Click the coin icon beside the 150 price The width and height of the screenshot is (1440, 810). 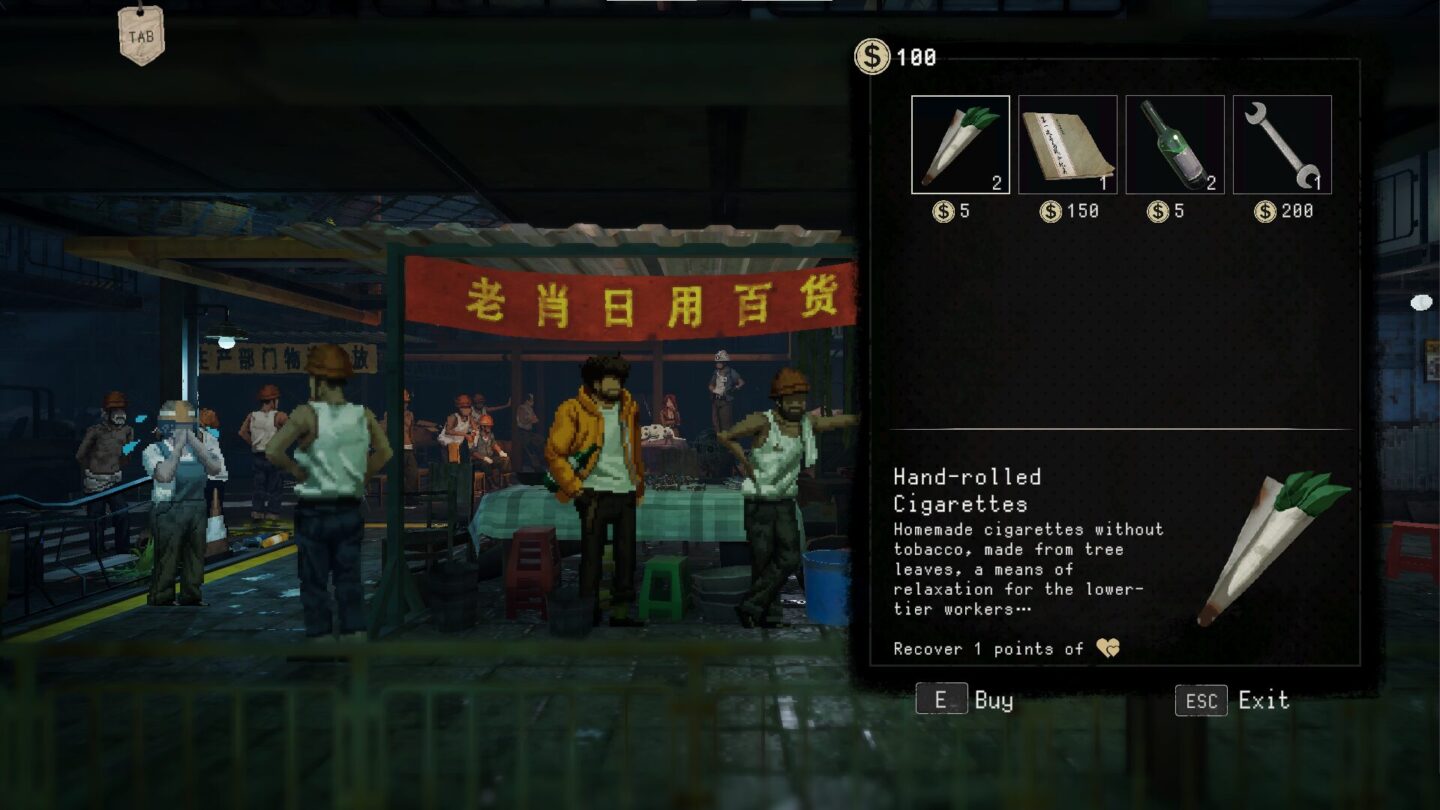tap(1049, 211)
